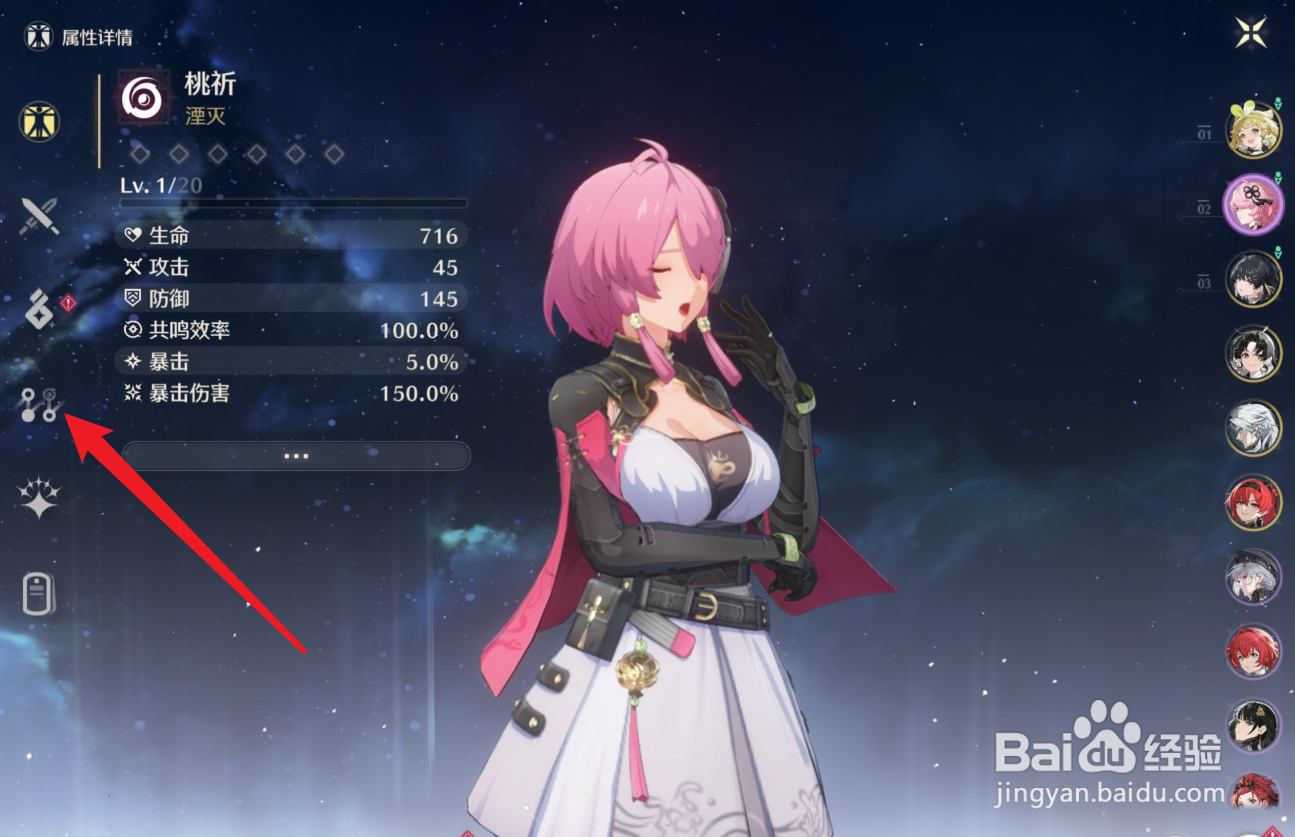Select the blonde flower-girl portrait in slot 01
Image resolution: width=1295 pixels, height=837 pixels.
click(1253, 131)
